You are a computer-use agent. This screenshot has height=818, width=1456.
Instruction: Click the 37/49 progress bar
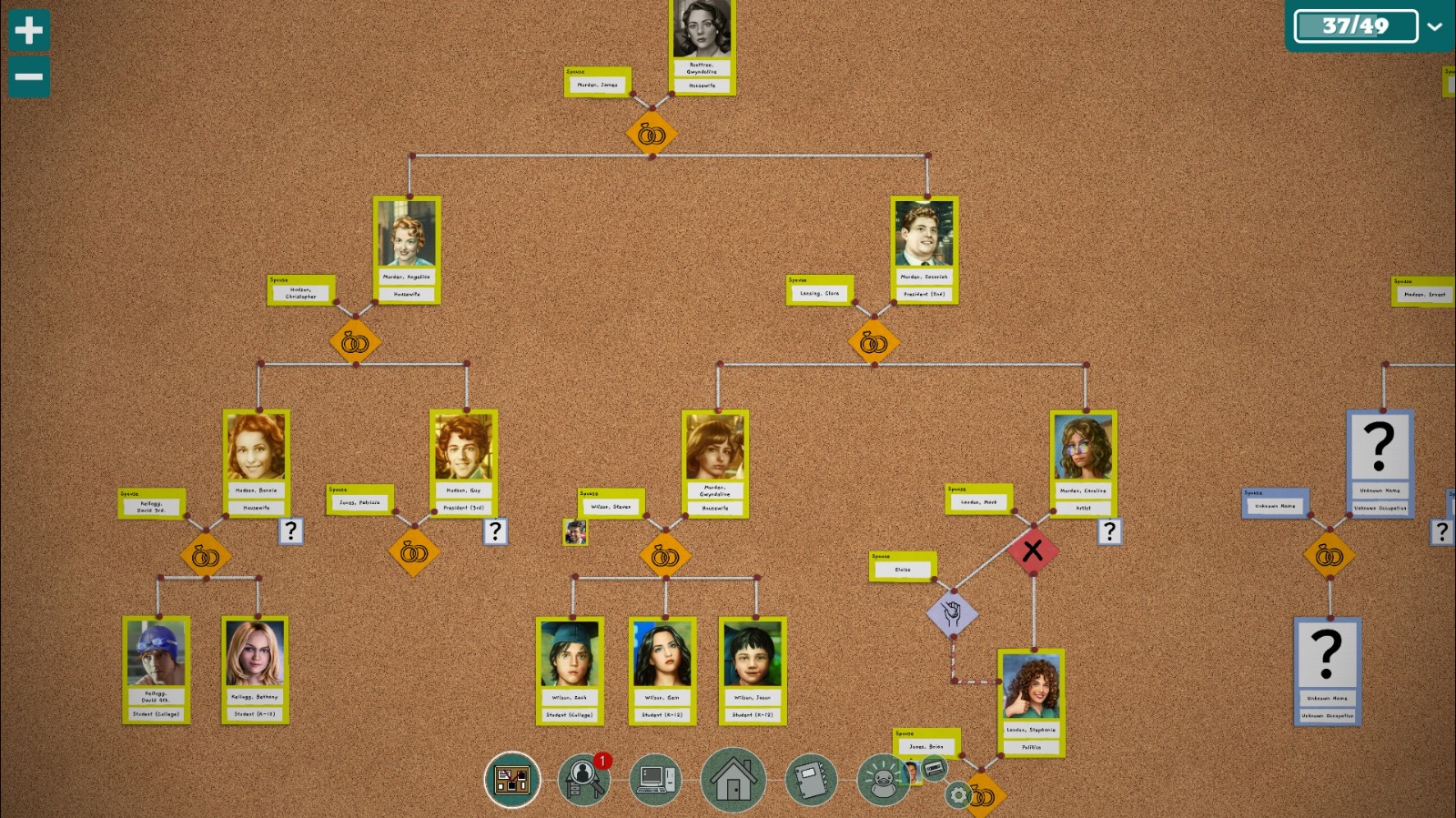[1358, 25]
